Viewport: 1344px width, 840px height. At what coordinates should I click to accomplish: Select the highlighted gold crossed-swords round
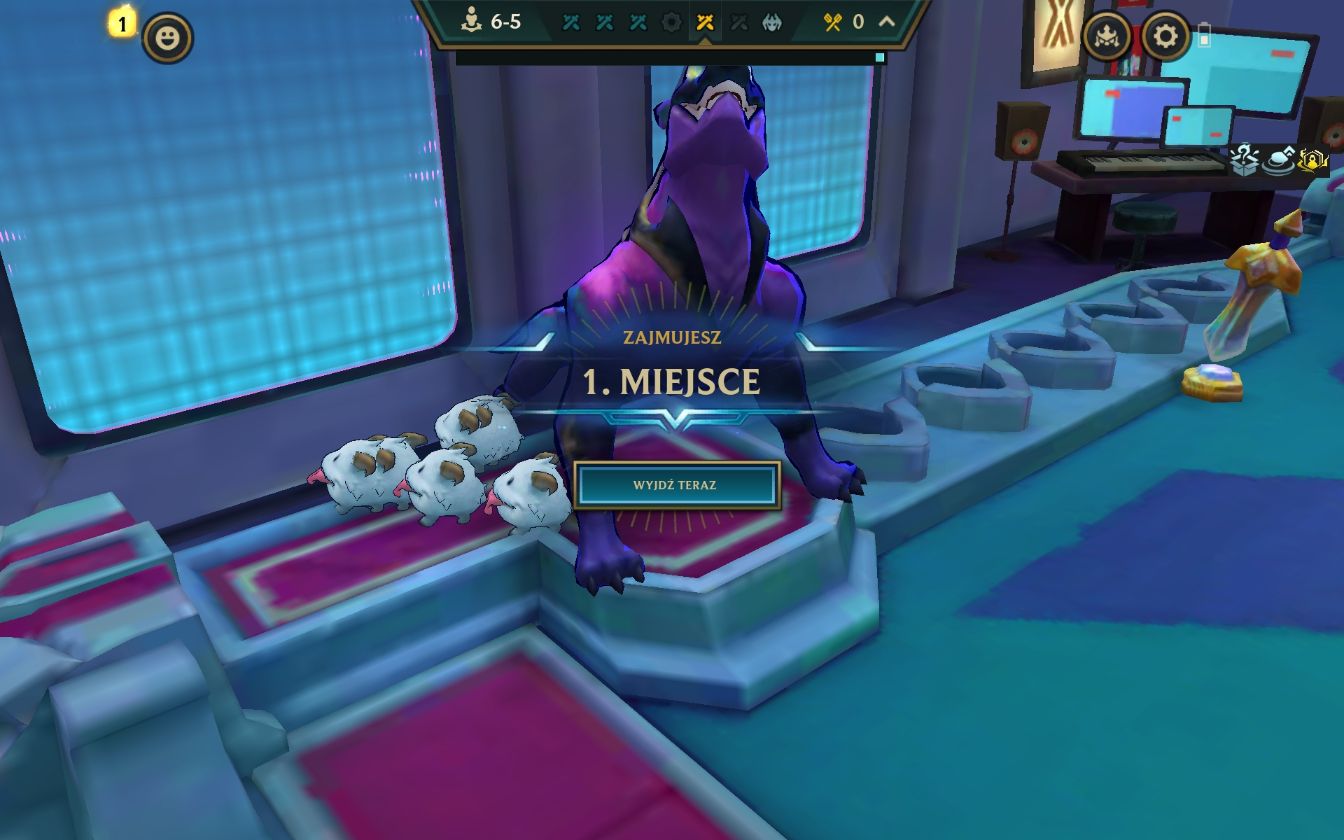[705, 22]
